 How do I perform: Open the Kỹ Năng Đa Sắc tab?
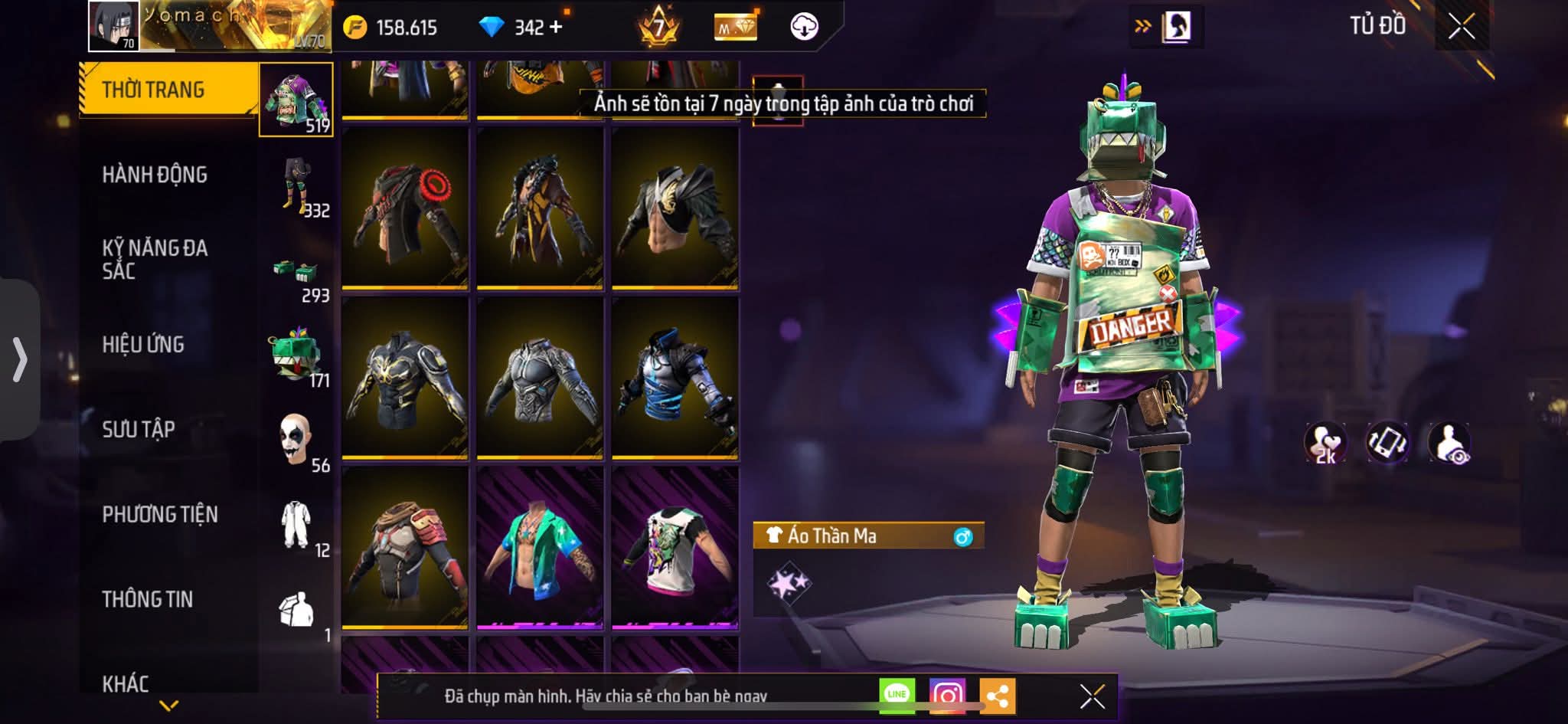tap(155, 259)
